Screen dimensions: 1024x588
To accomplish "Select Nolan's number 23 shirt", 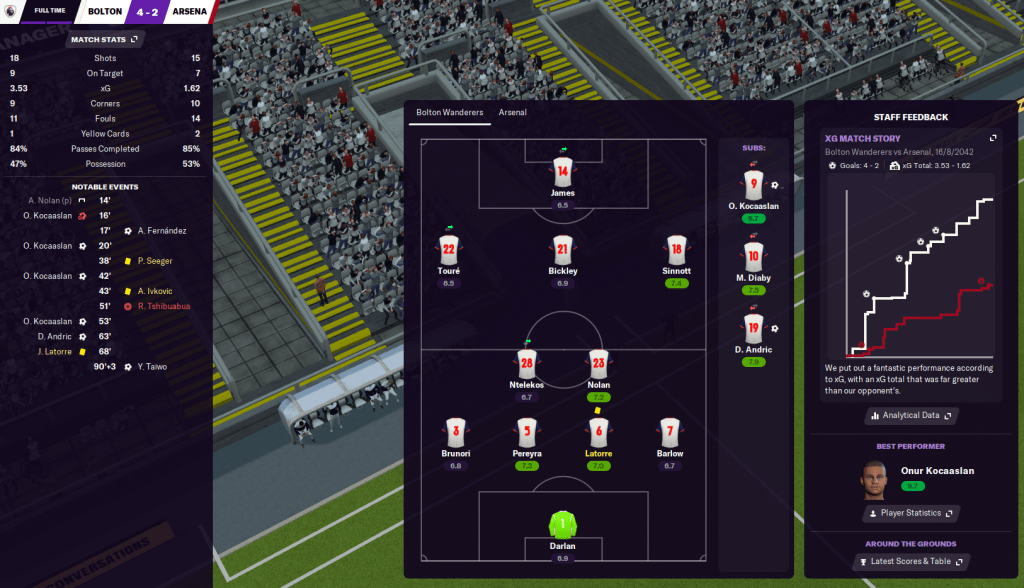I will click(x=599, y=363).
